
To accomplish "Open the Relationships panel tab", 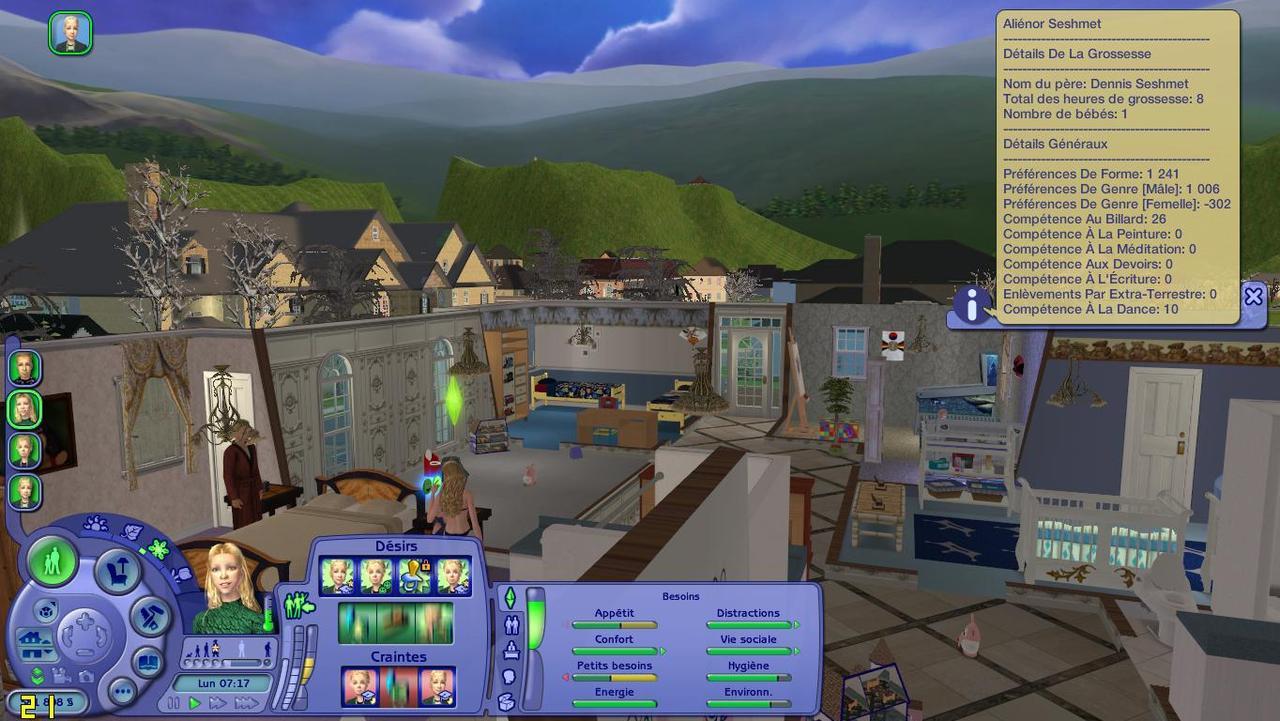I will coord(512,625).
